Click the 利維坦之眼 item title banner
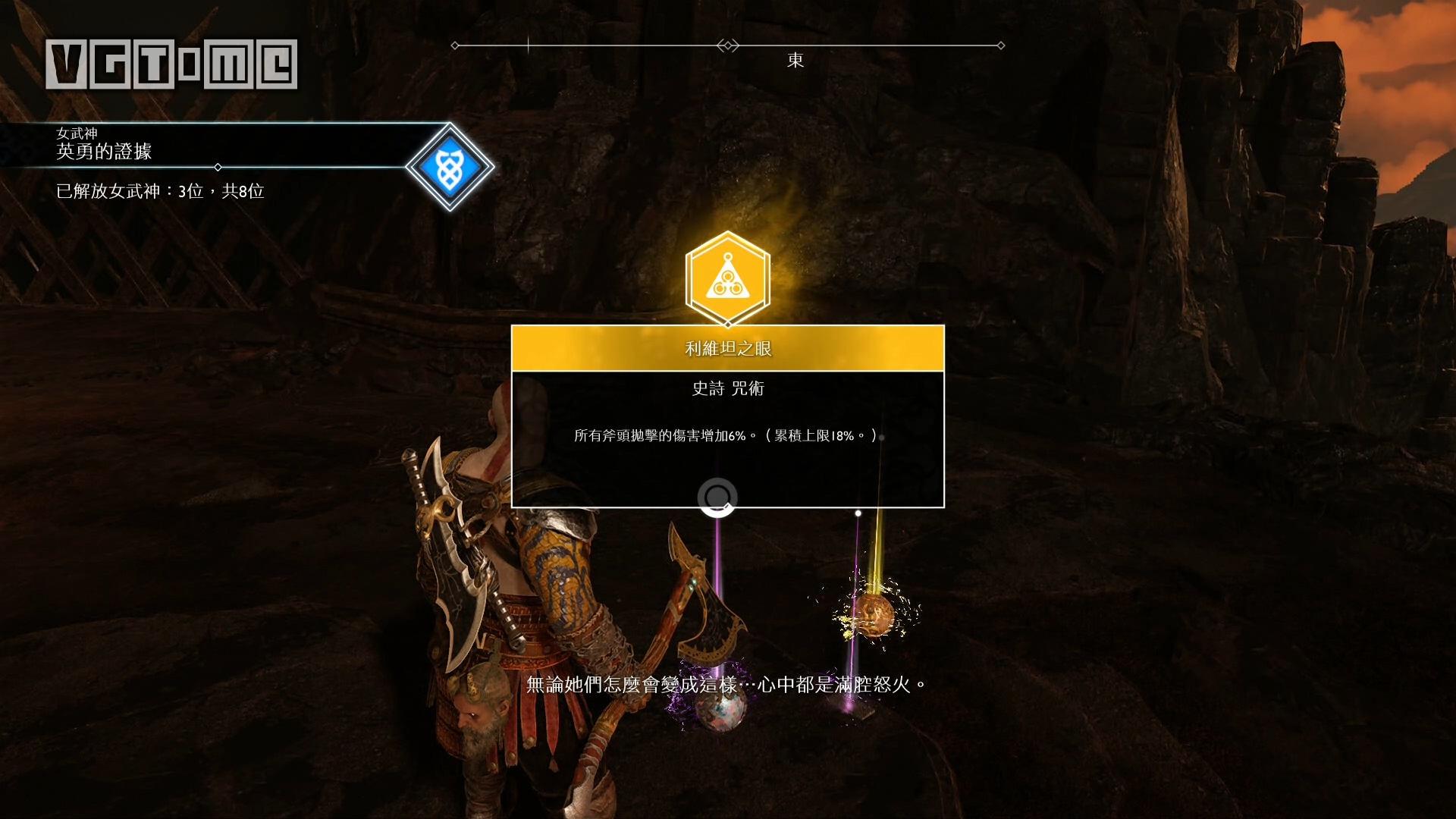 (x=728, y=349)
